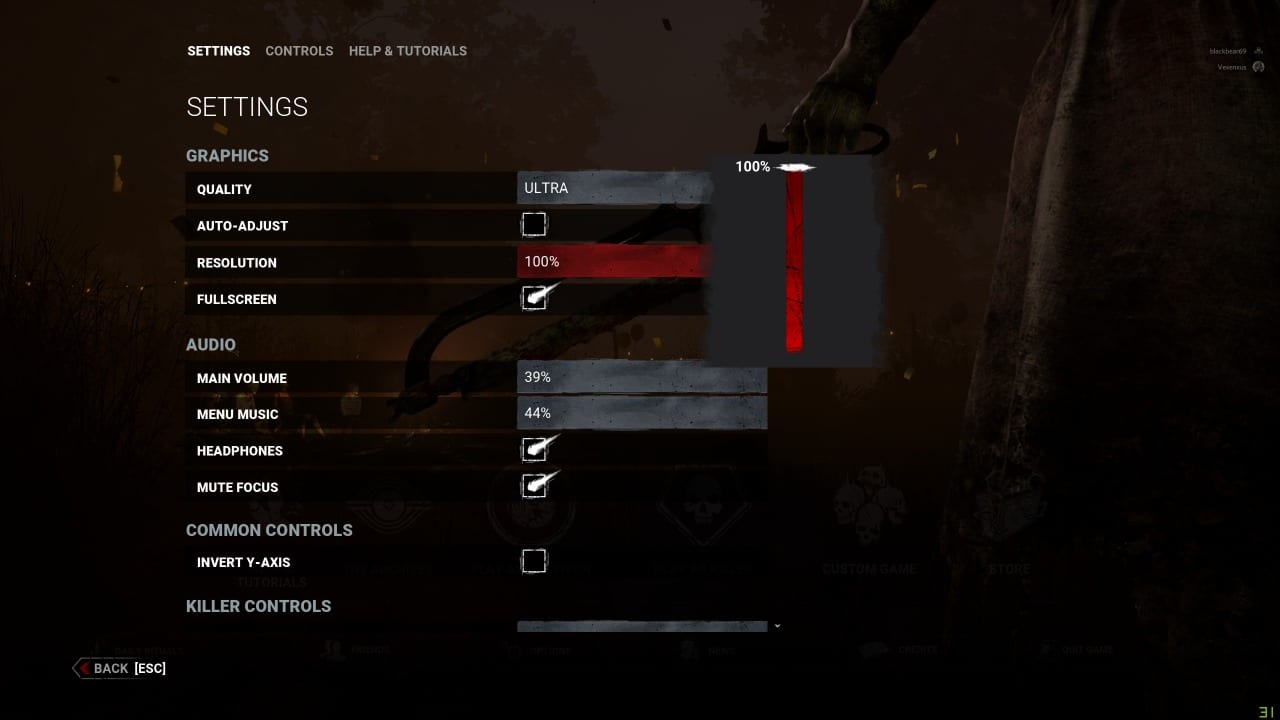Click the small scroll-down arrow below the settings list
Screen dimensions: 1280x720
click(777, 627)
